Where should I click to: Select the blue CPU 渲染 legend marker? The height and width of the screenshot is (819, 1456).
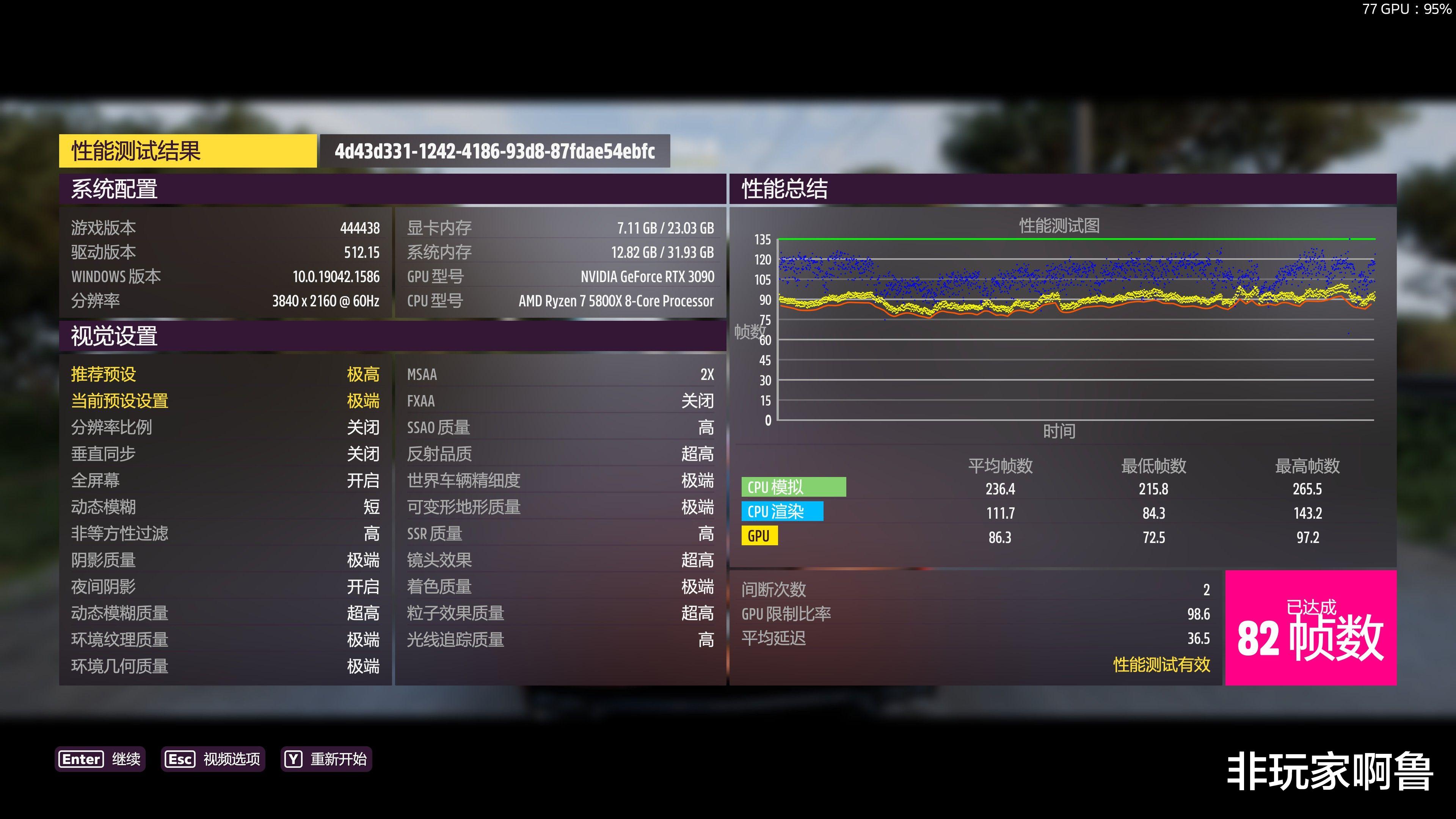(x=783, y=511)
